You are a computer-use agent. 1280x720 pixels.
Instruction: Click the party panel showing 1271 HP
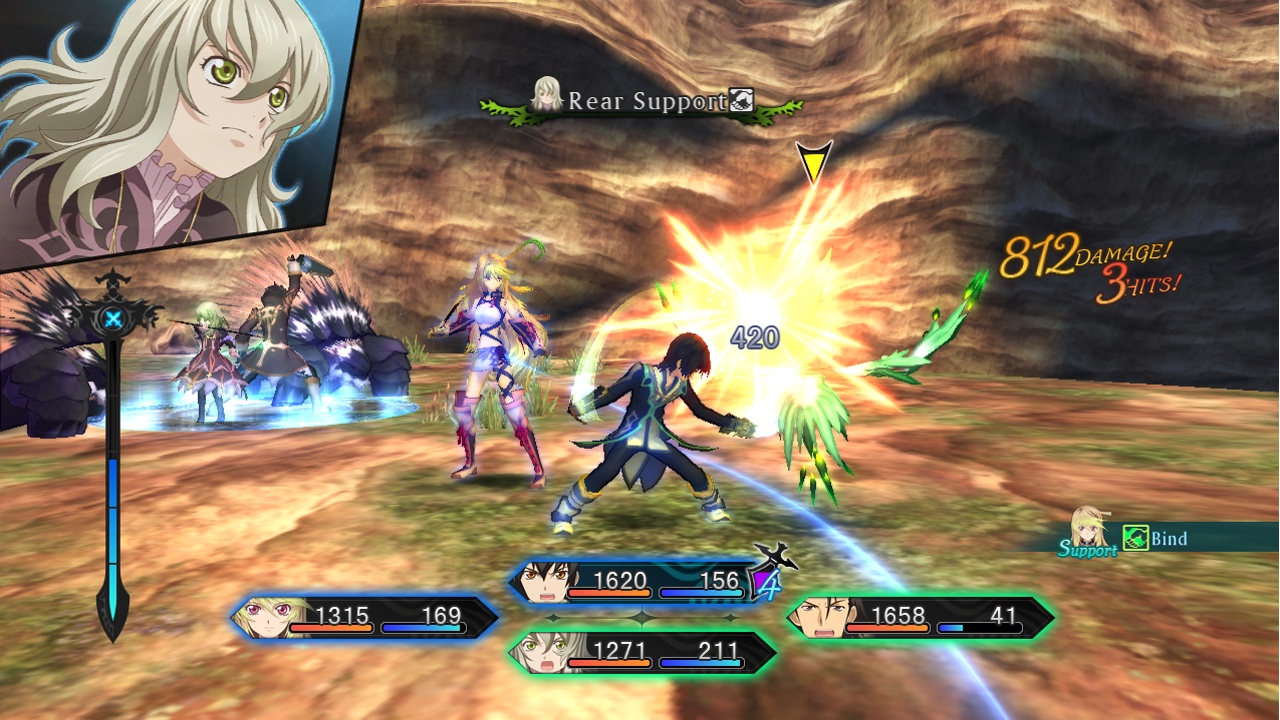pos(642,652)
